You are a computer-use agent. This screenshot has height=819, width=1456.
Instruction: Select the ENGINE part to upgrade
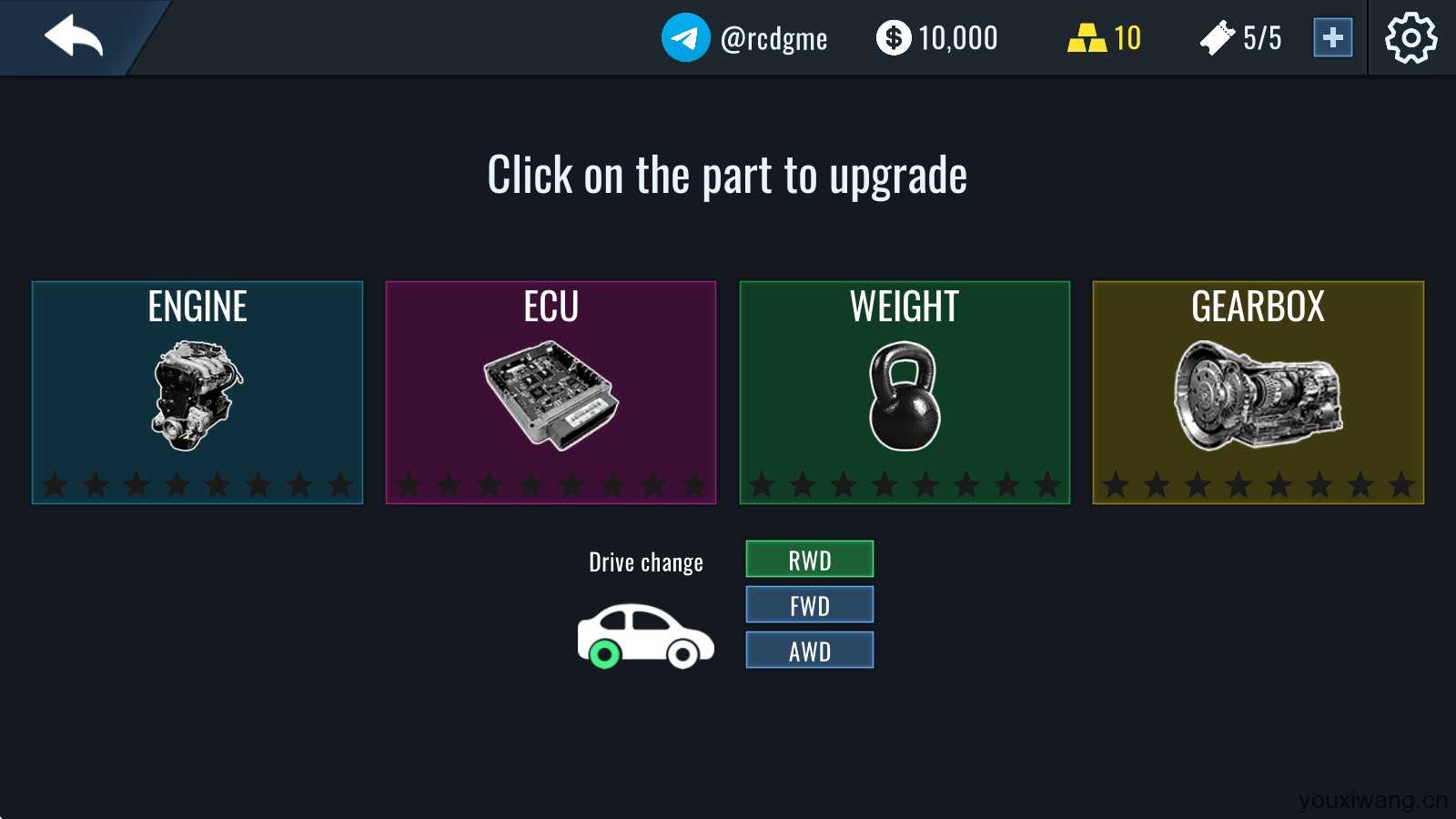click(197, 392)
